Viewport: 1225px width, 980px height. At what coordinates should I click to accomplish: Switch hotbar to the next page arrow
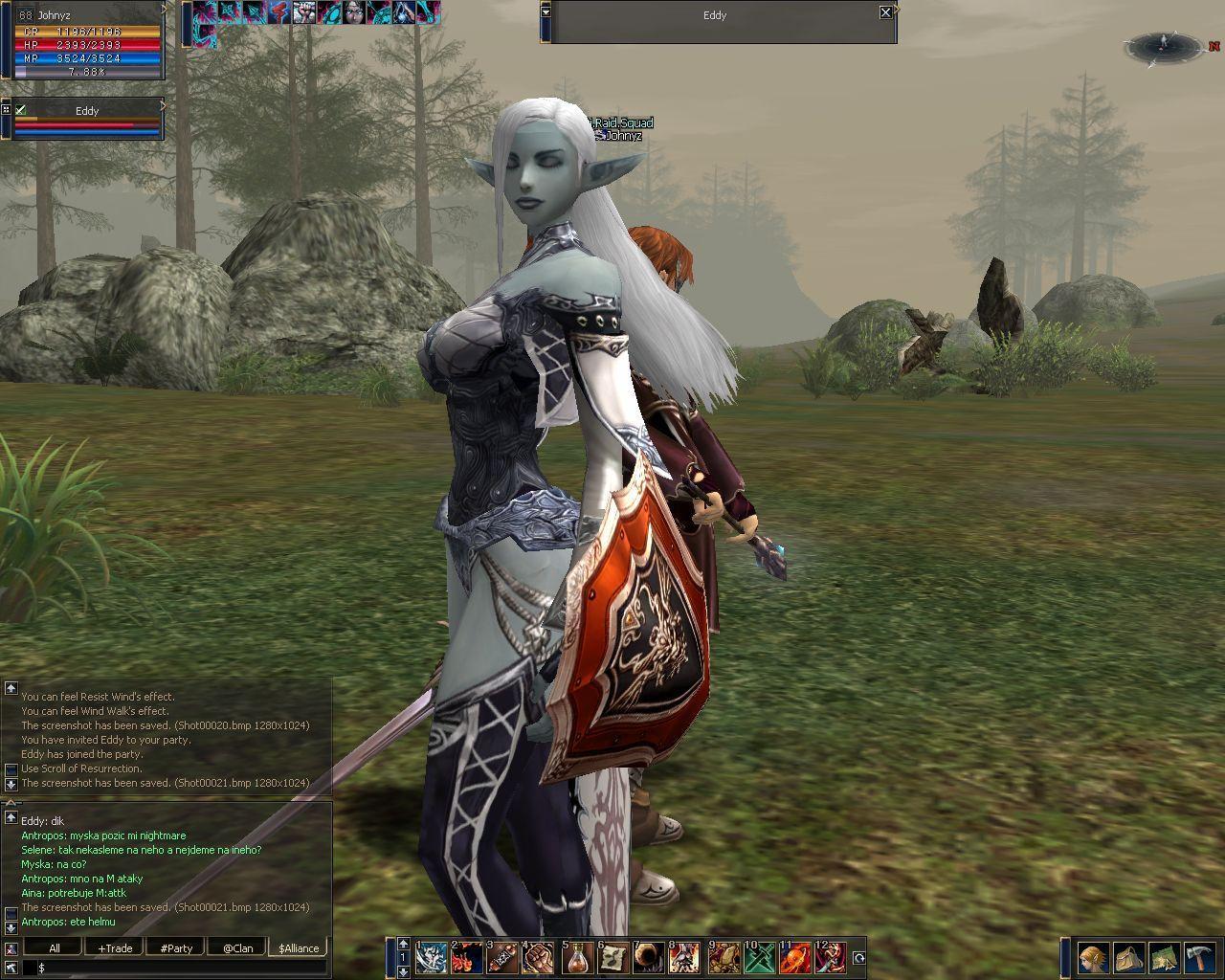coord(404,971)
